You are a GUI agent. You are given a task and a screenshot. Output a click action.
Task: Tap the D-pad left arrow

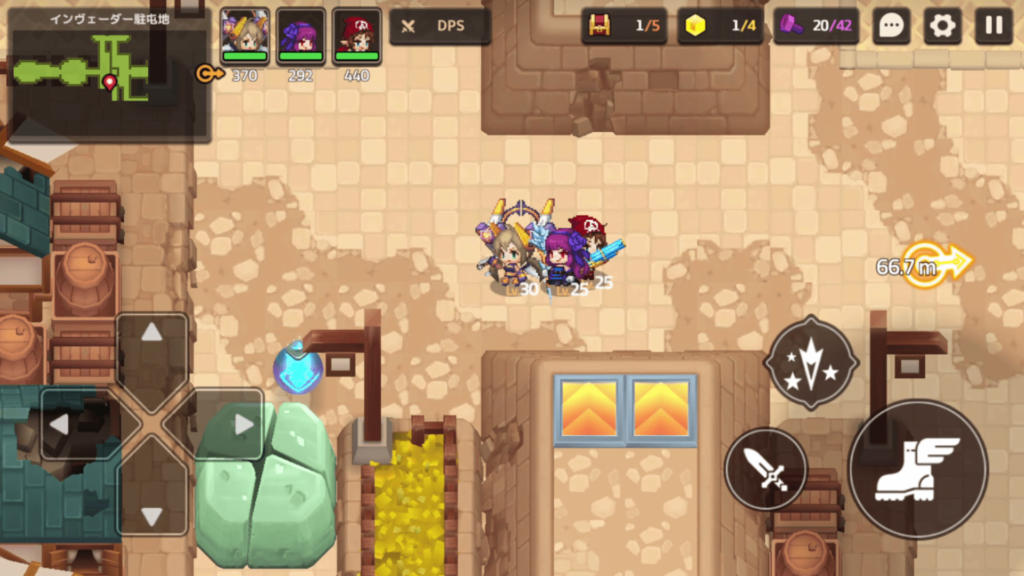(x=61, y=424)
